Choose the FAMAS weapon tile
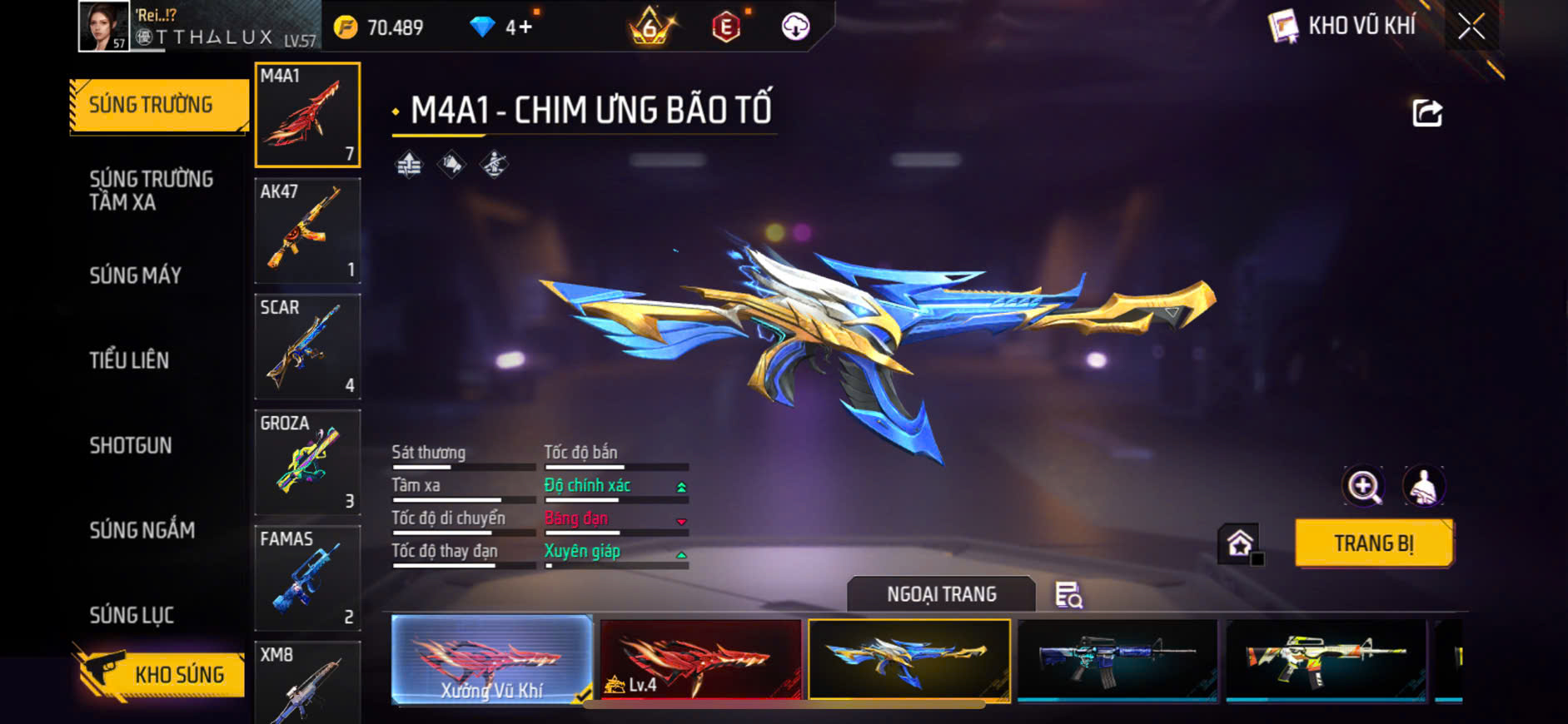 [307, 578]
